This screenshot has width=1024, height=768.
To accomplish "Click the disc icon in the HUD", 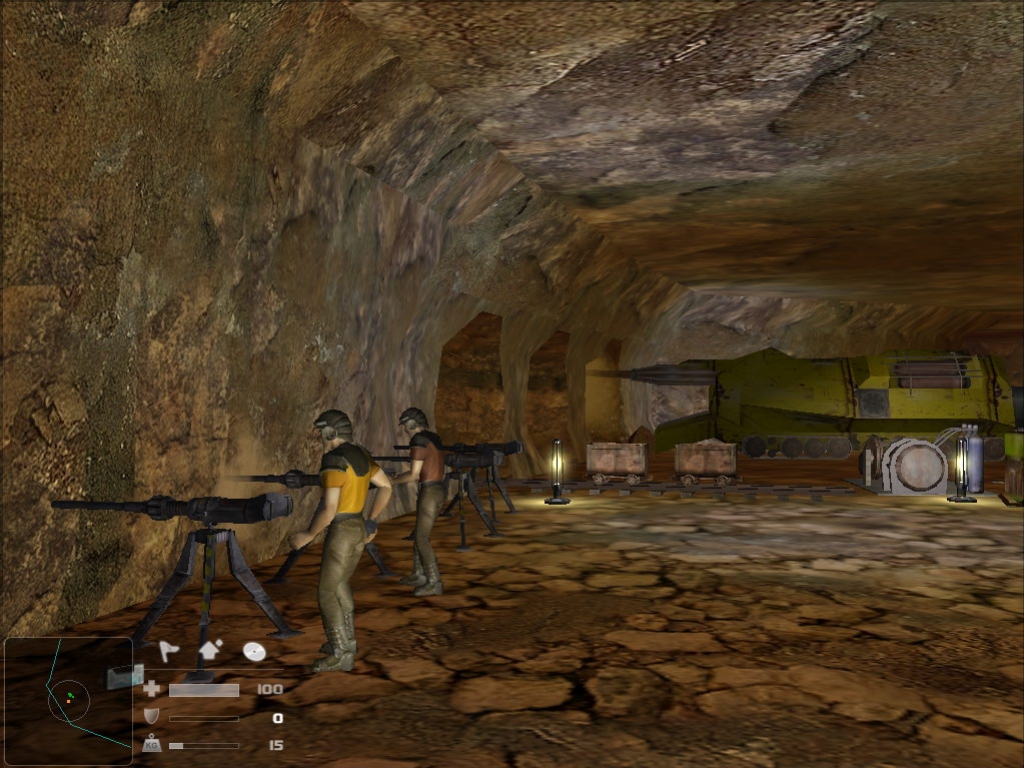I will pos(254,652).
